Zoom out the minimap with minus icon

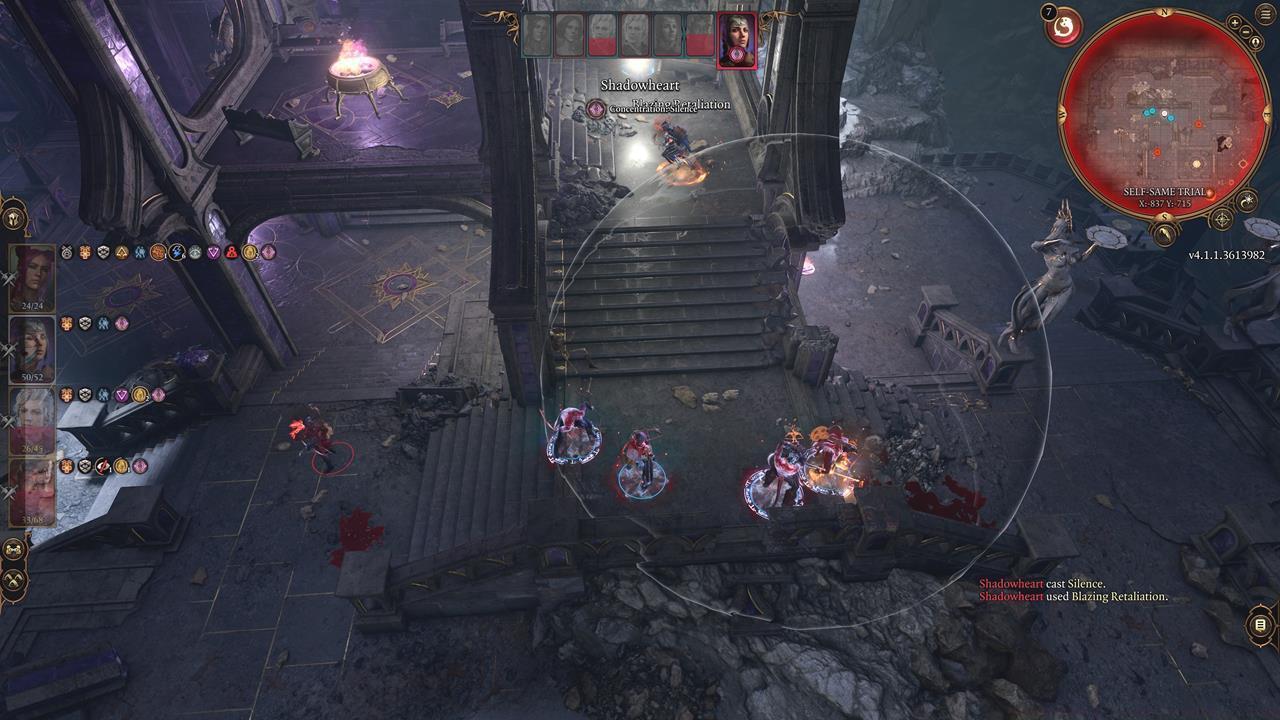click(1245, 33)
